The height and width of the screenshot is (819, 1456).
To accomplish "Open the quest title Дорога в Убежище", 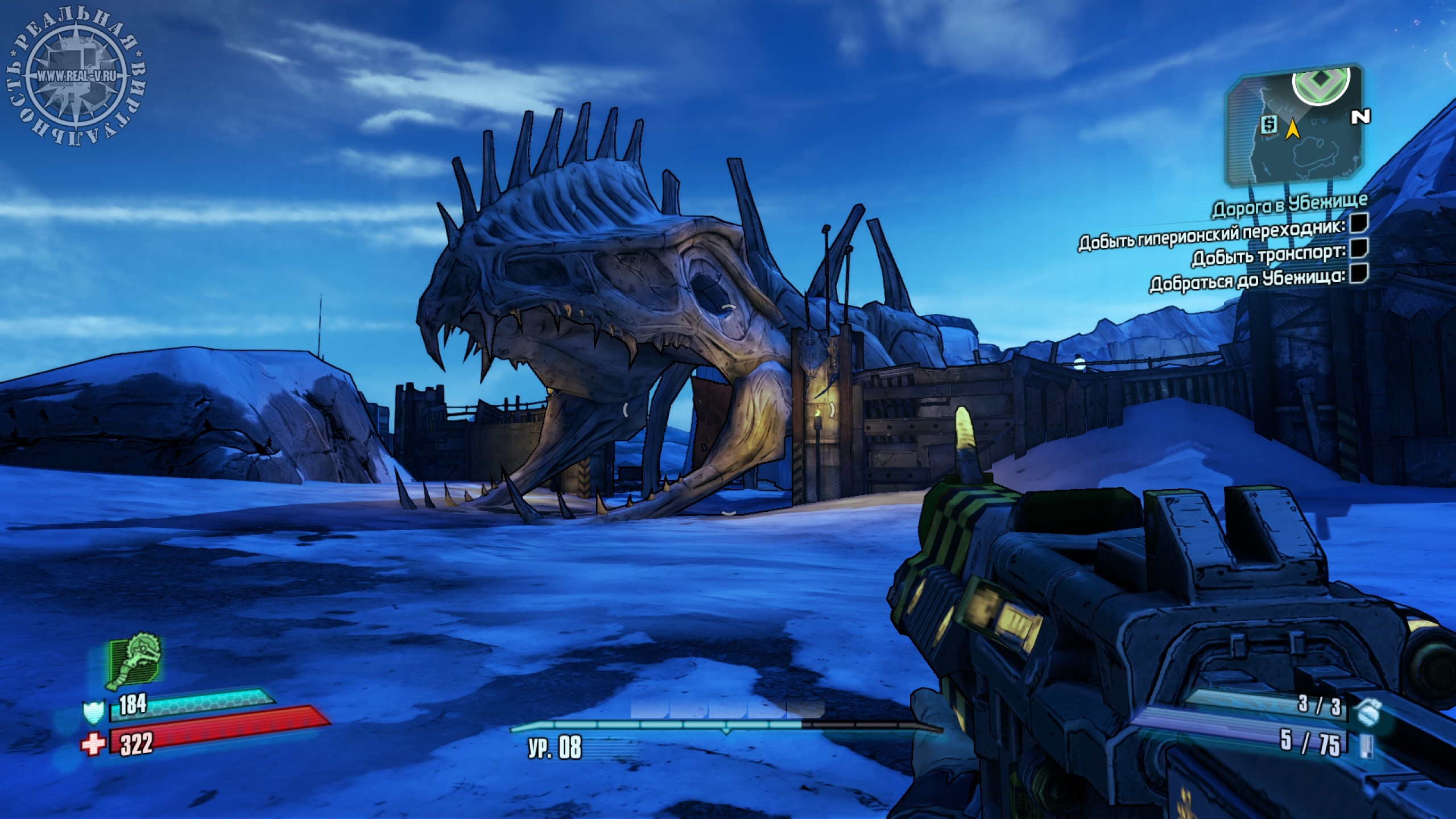I will click(x=1289, y=205).
